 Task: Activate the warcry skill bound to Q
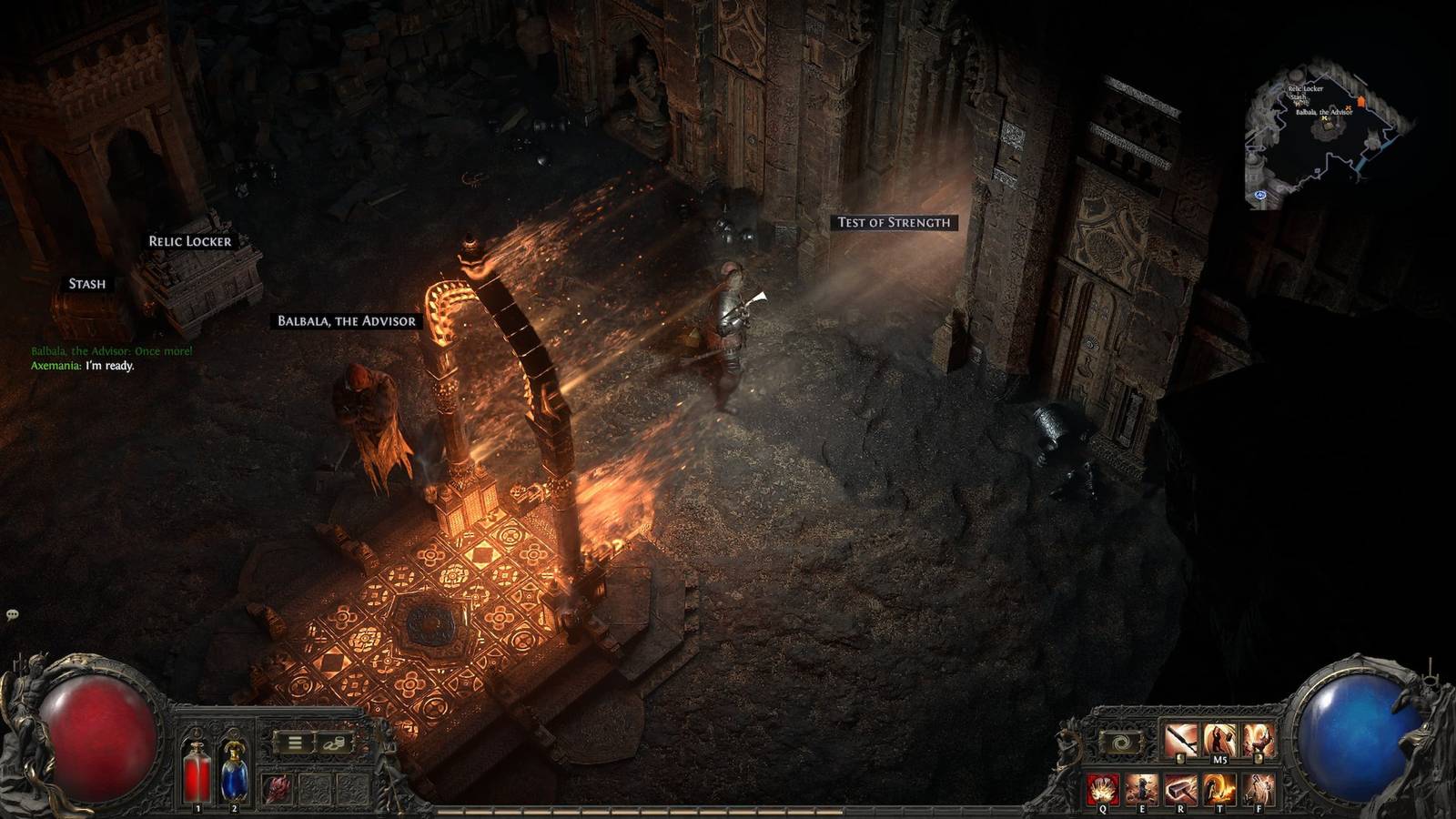1102,788
